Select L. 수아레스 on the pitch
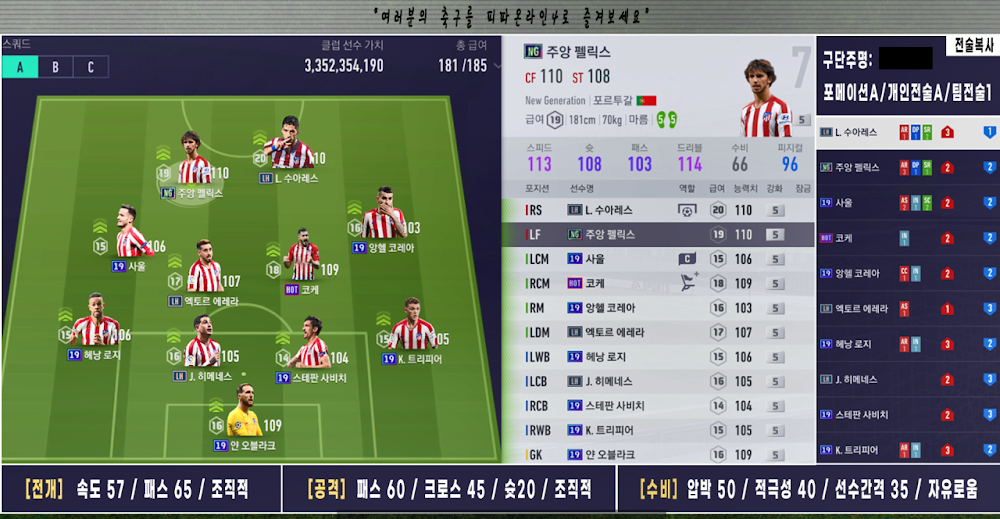The width and height of the screenshot is (1000, 519). coord(290,150)
